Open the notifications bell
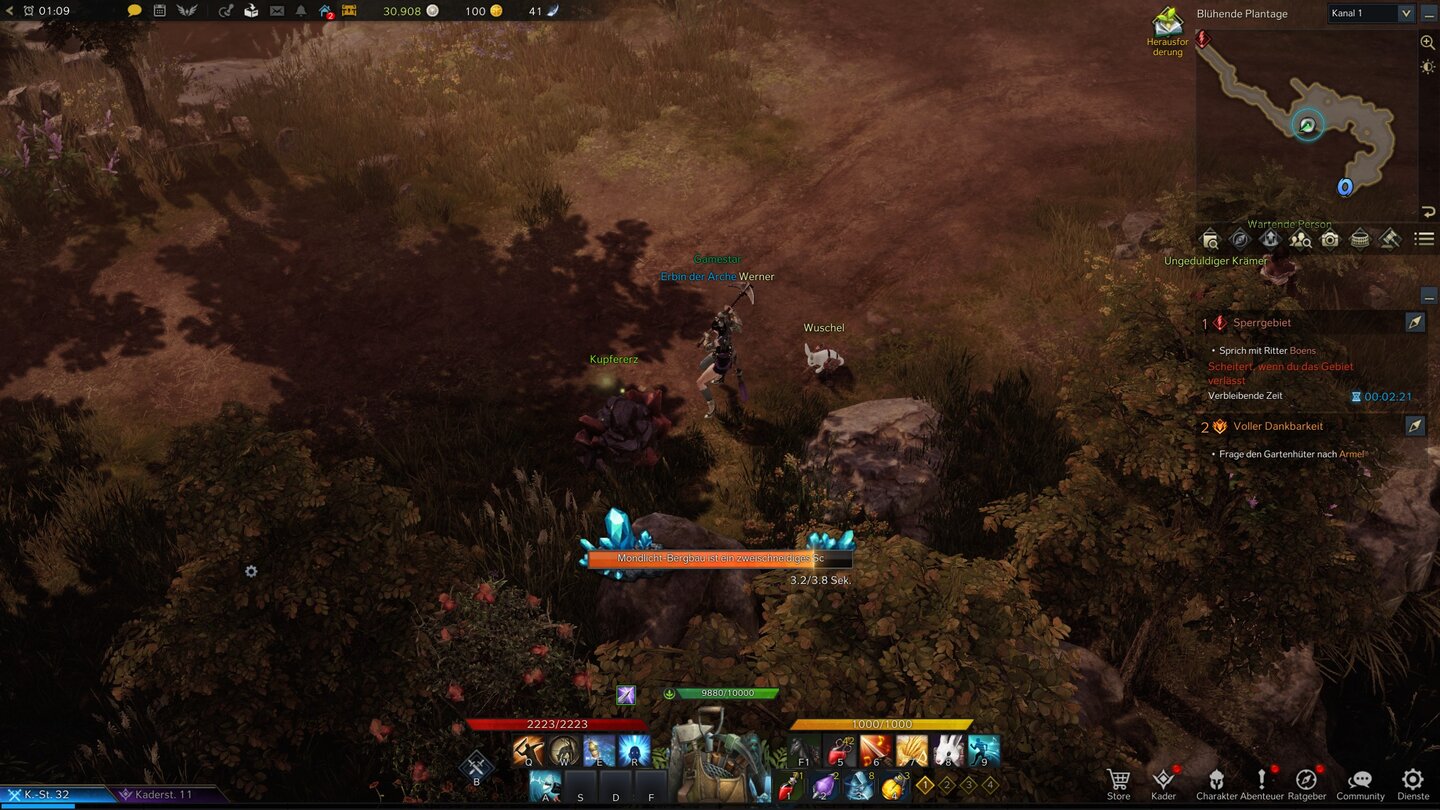The height and width of the screenshot is (810, 1440). (302, 13)
